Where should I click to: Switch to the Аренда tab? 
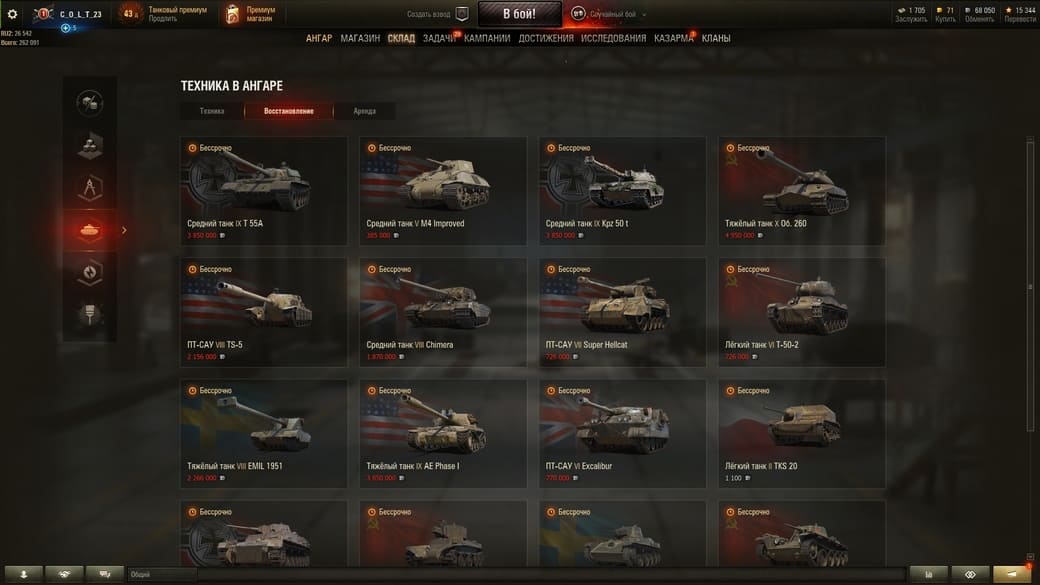point(365,111)
